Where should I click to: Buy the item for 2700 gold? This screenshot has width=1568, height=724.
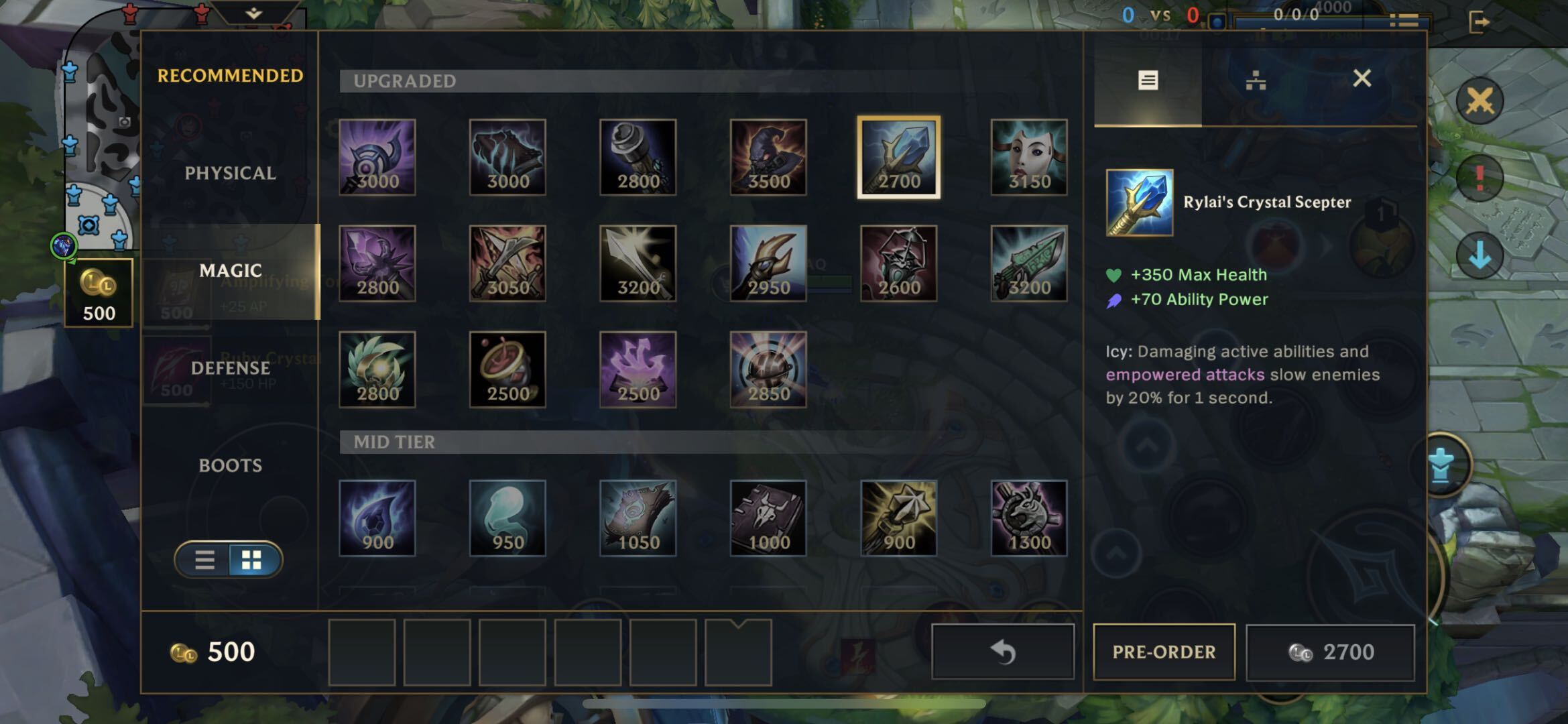(x=1330, y=652)
